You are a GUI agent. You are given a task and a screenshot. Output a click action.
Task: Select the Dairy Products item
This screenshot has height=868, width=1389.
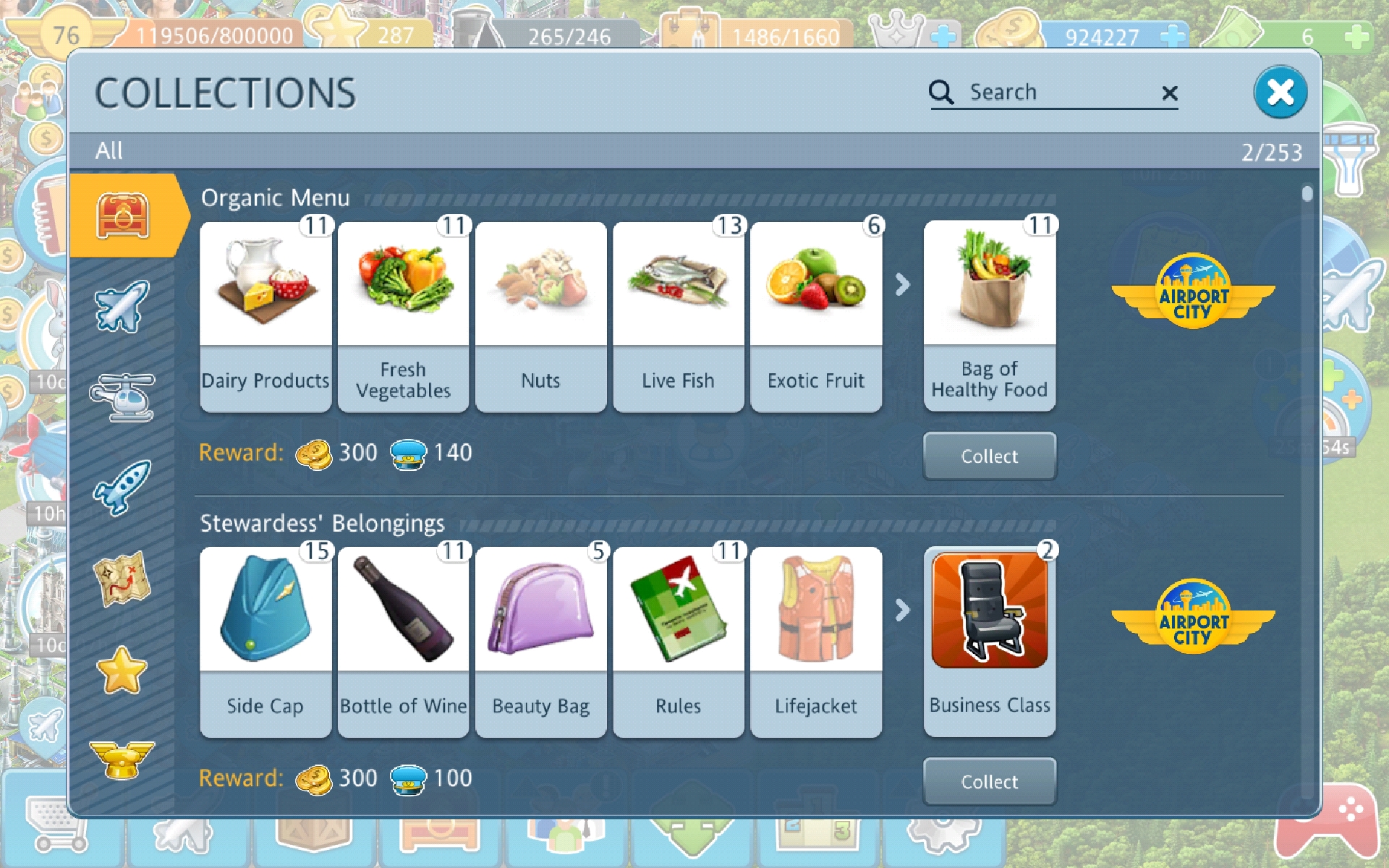(266, 317)
